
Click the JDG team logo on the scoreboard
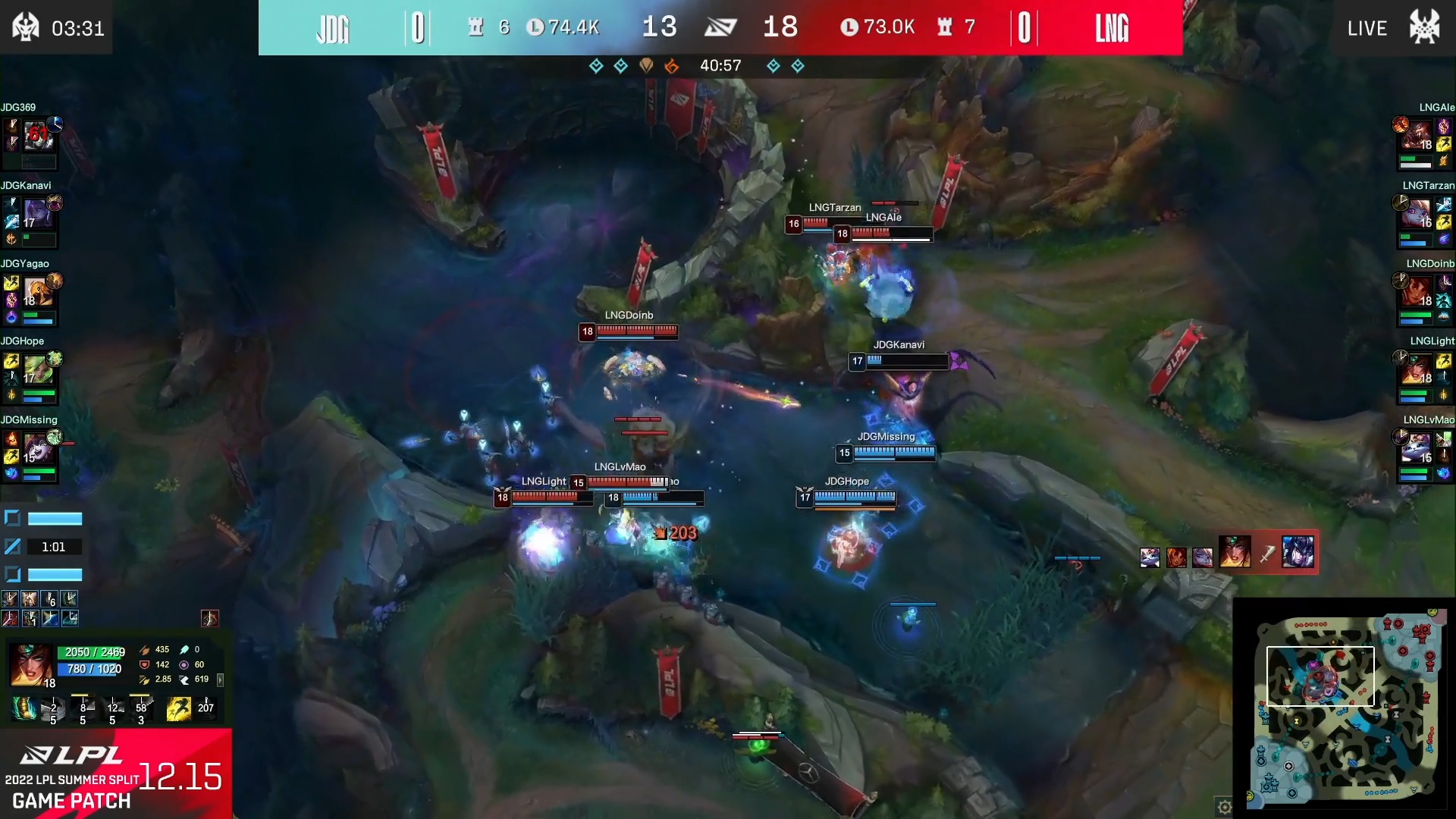pyautogui.click(x=332, y=27)
